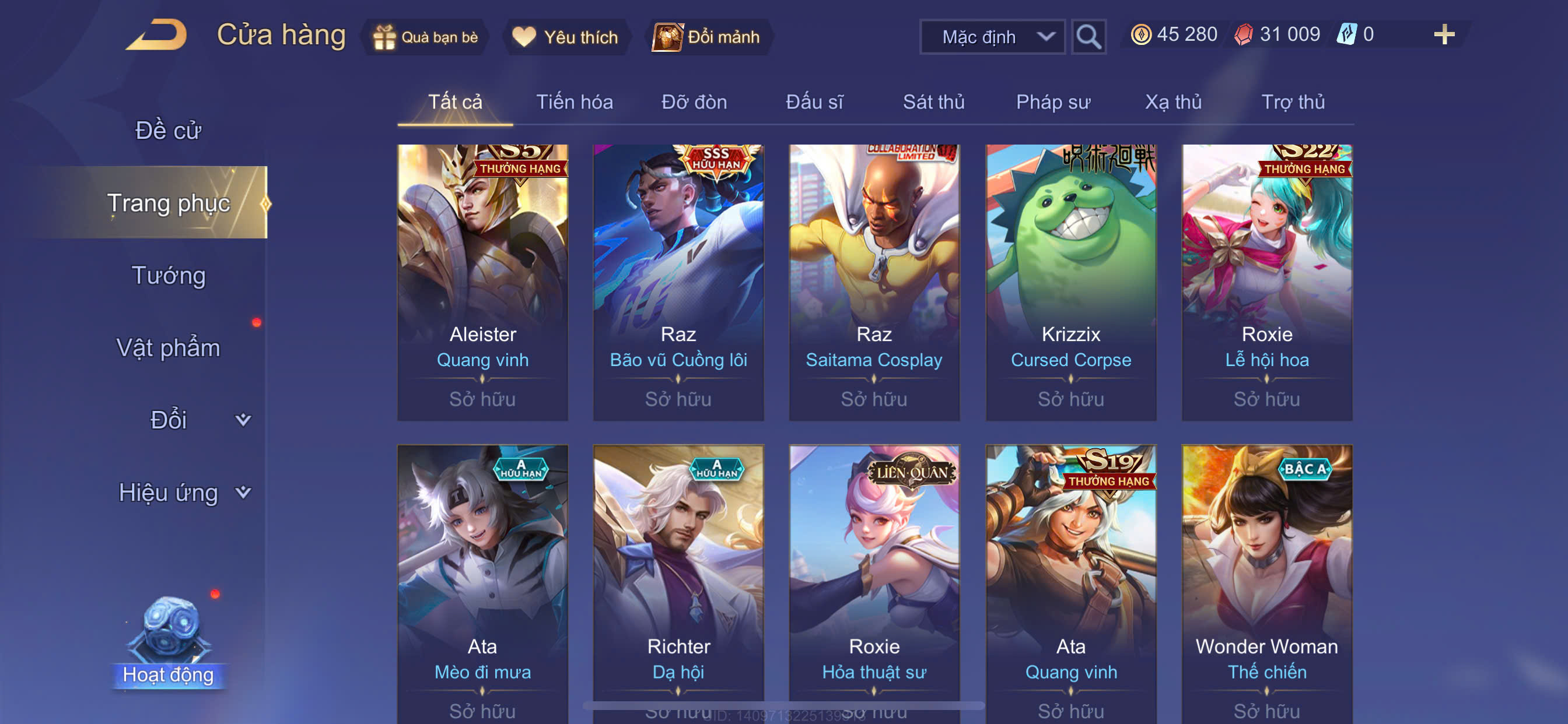Open the Đổi mảnh exchange
Image resolution: width=1568 pixels, height=724 pixels.
pos(706,37)
